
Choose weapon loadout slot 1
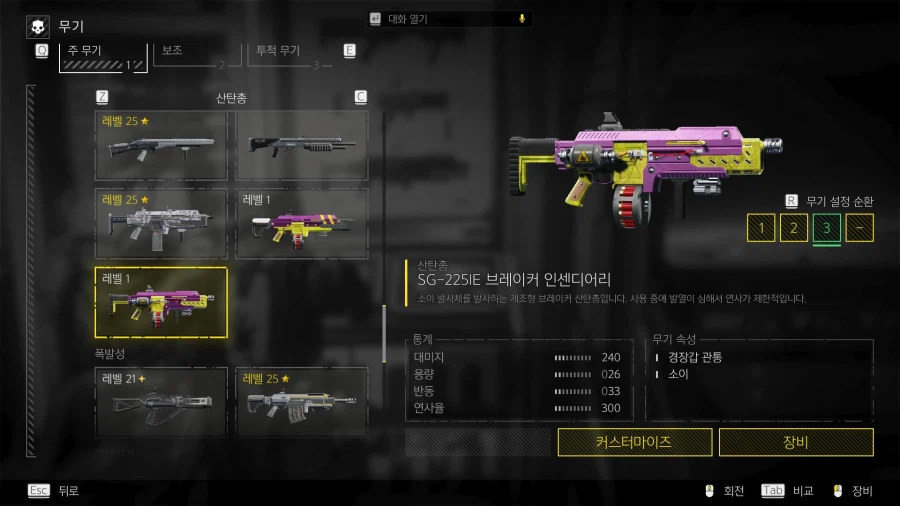(x=761, y=228)
